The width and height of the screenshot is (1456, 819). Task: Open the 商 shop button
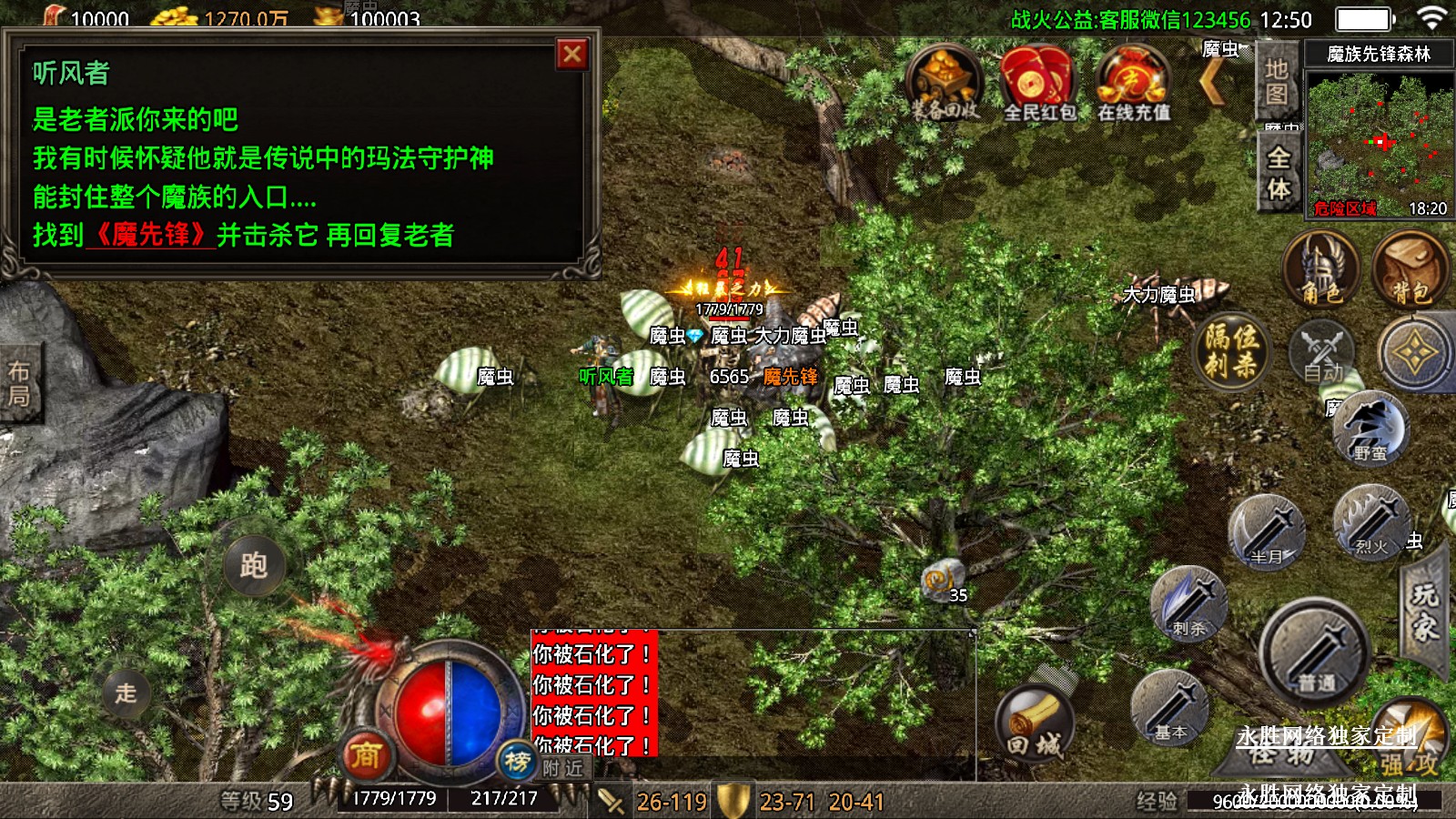366,754
